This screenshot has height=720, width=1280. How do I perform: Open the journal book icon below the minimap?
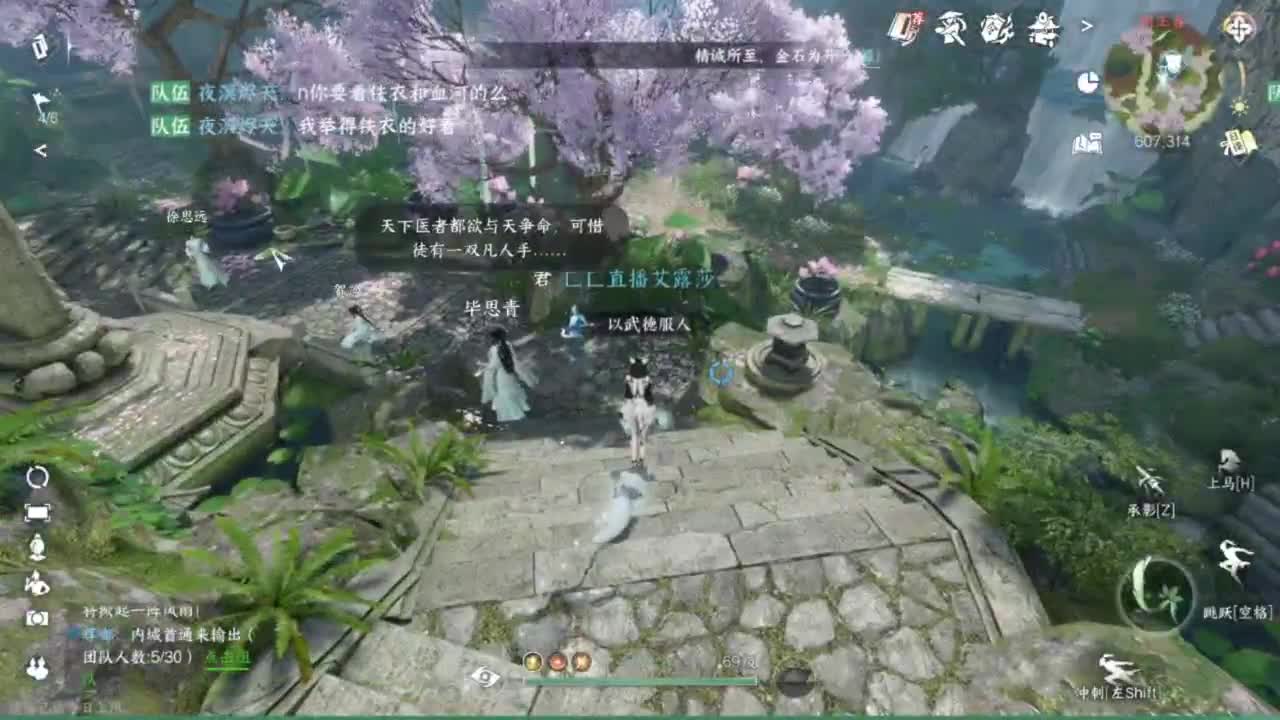click(1088, 143)
